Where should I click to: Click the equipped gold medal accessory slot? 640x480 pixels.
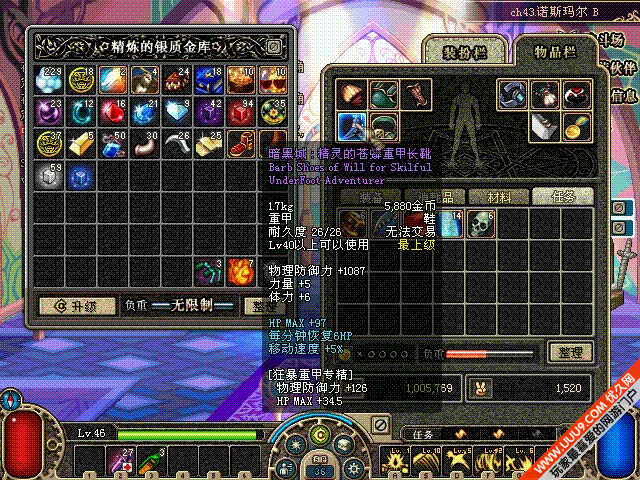[576, 125]
